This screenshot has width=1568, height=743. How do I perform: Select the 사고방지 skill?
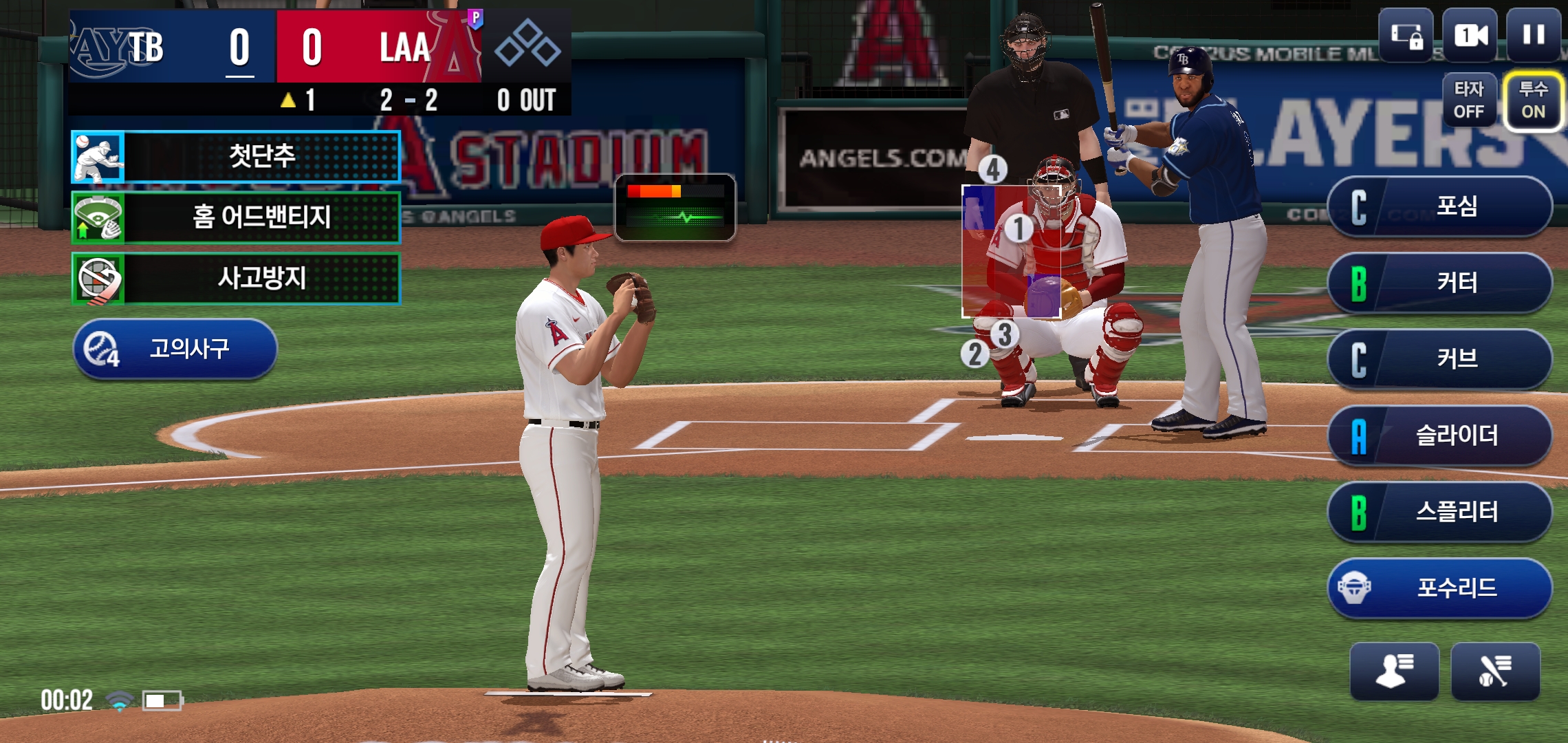pos(236,279)
